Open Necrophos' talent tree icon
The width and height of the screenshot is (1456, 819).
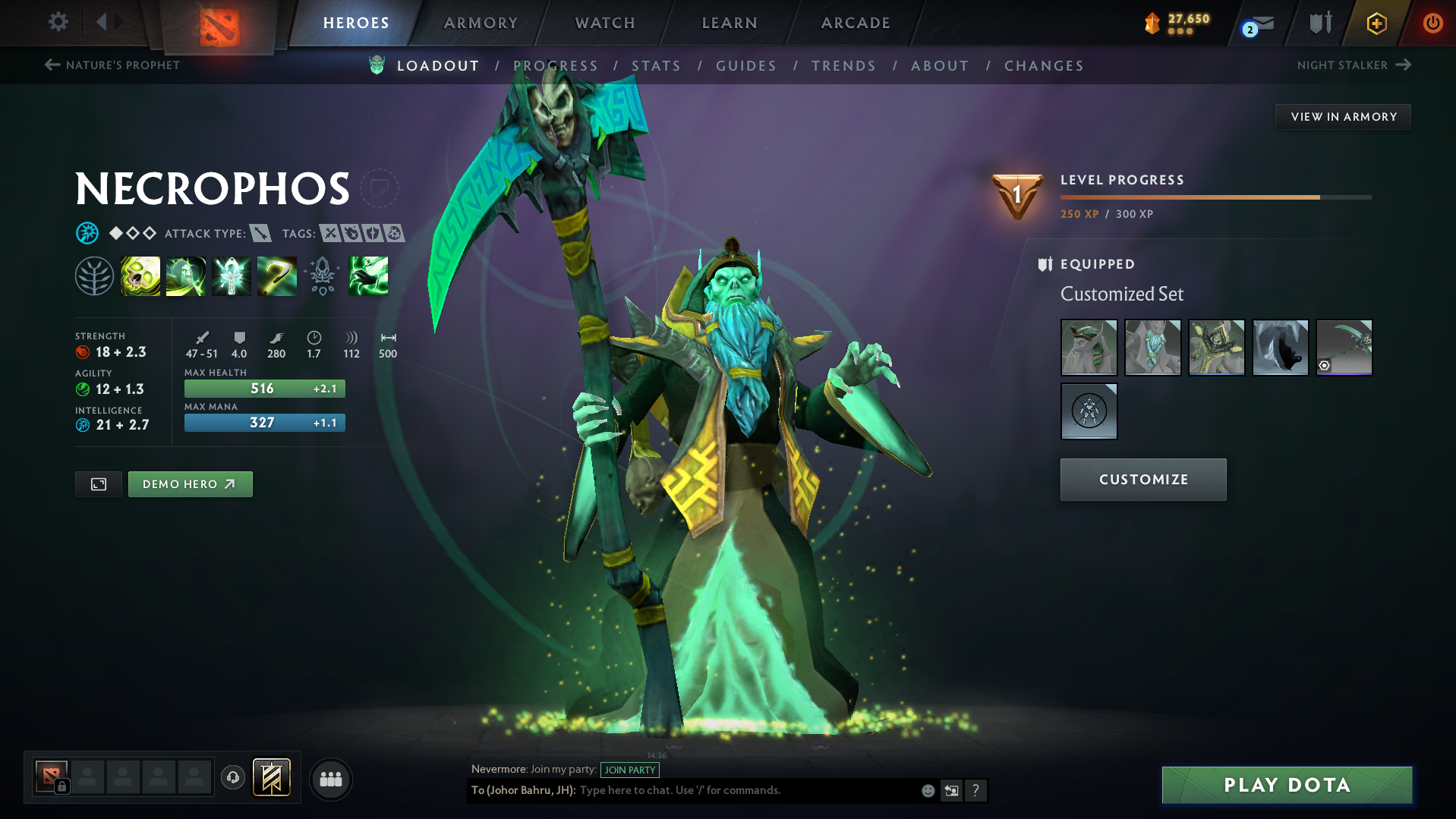[x=95, y=276]
